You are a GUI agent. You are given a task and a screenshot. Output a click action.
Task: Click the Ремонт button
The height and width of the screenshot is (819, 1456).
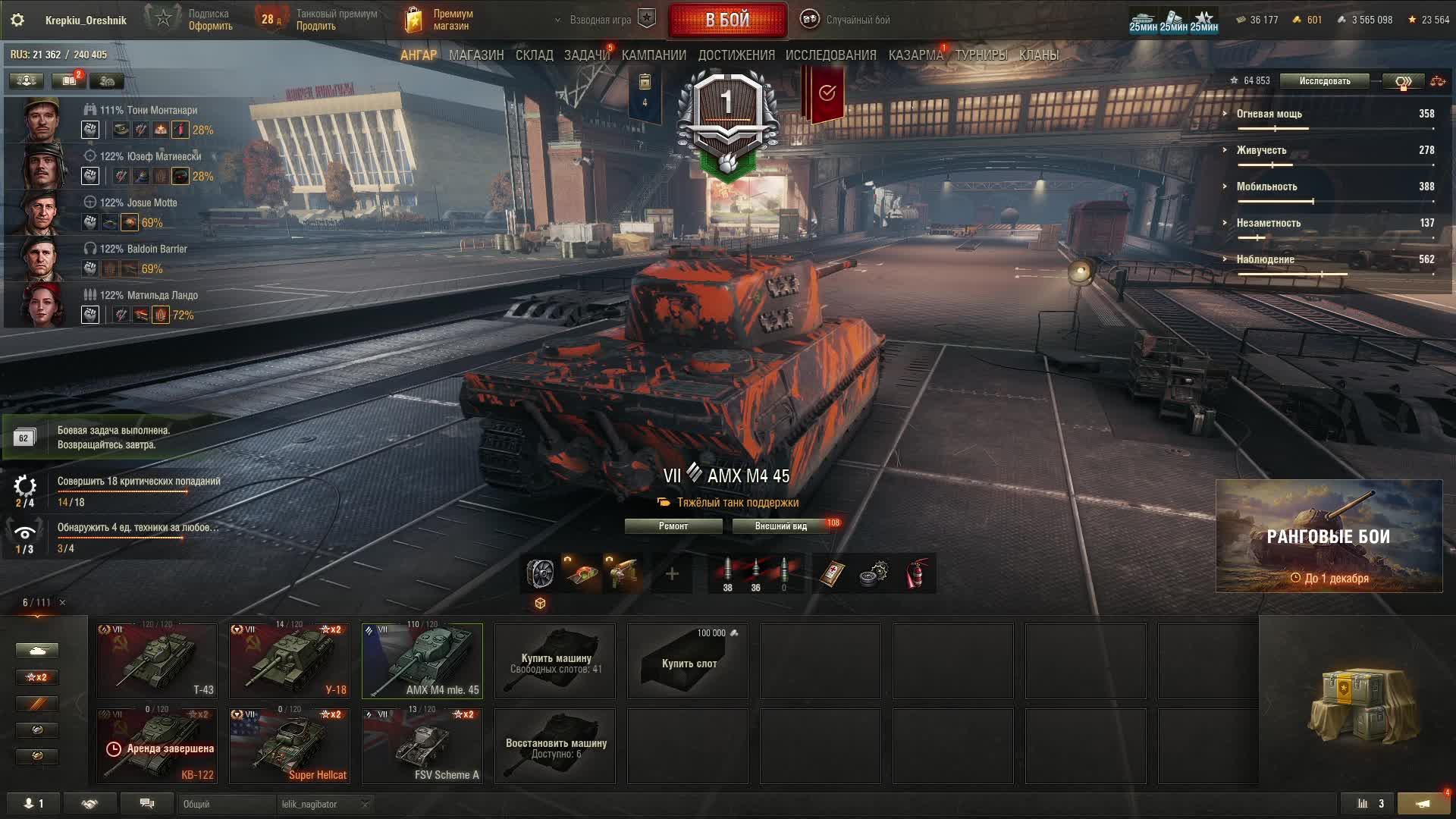673,526
